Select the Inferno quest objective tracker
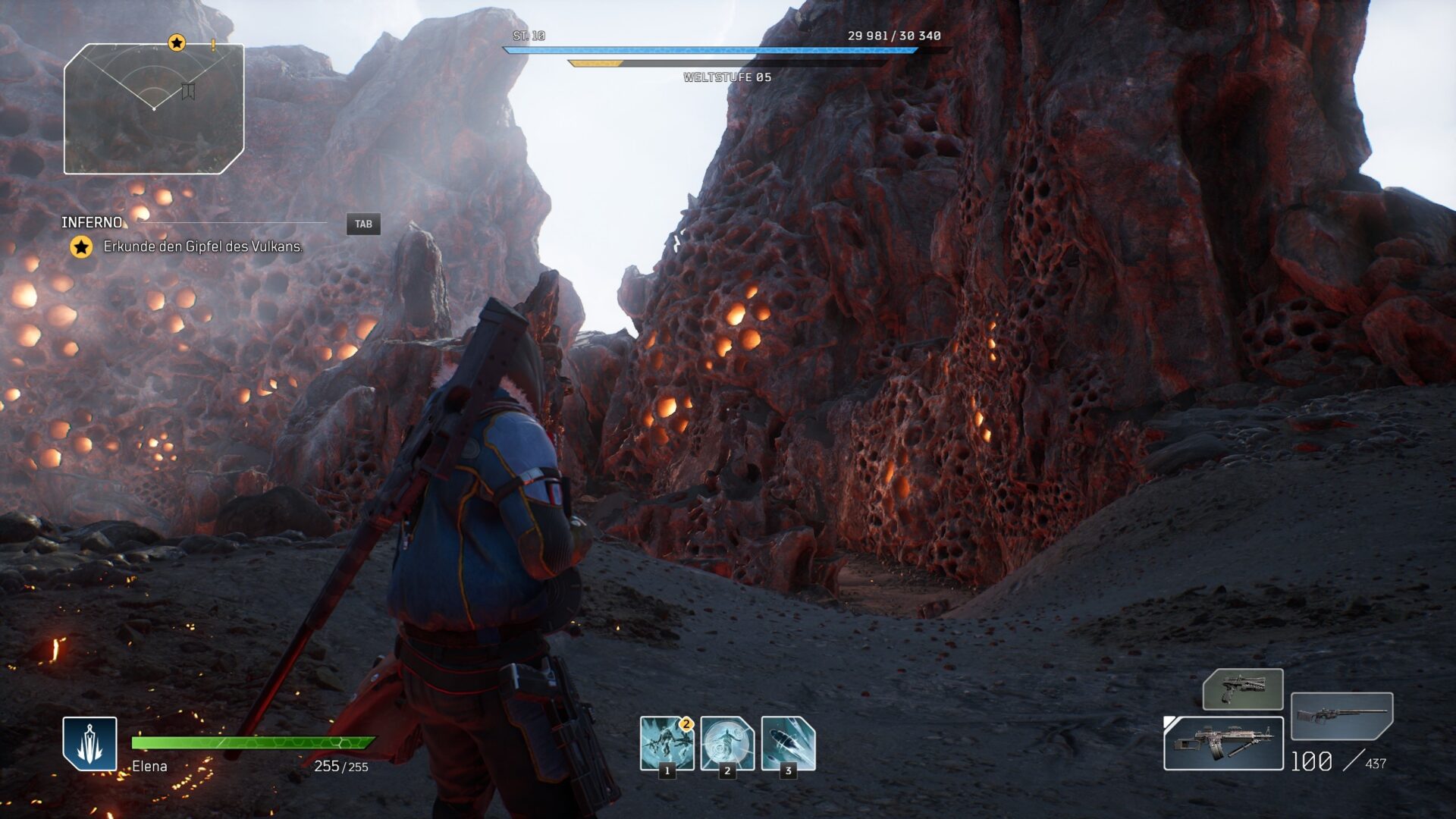 pyautogui.click(x=92, y=222)
